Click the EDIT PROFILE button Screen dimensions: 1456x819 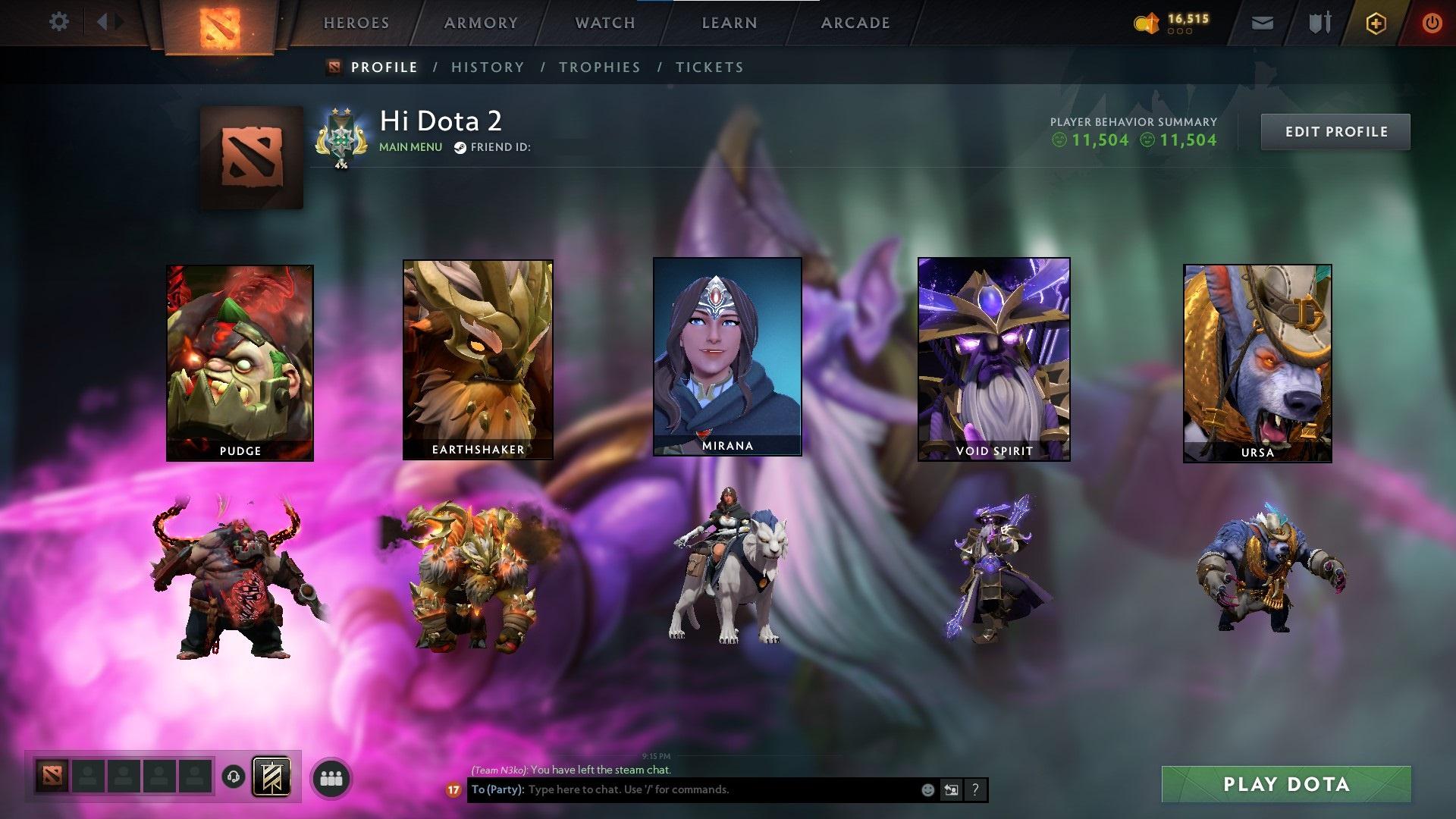[1335, 131]
